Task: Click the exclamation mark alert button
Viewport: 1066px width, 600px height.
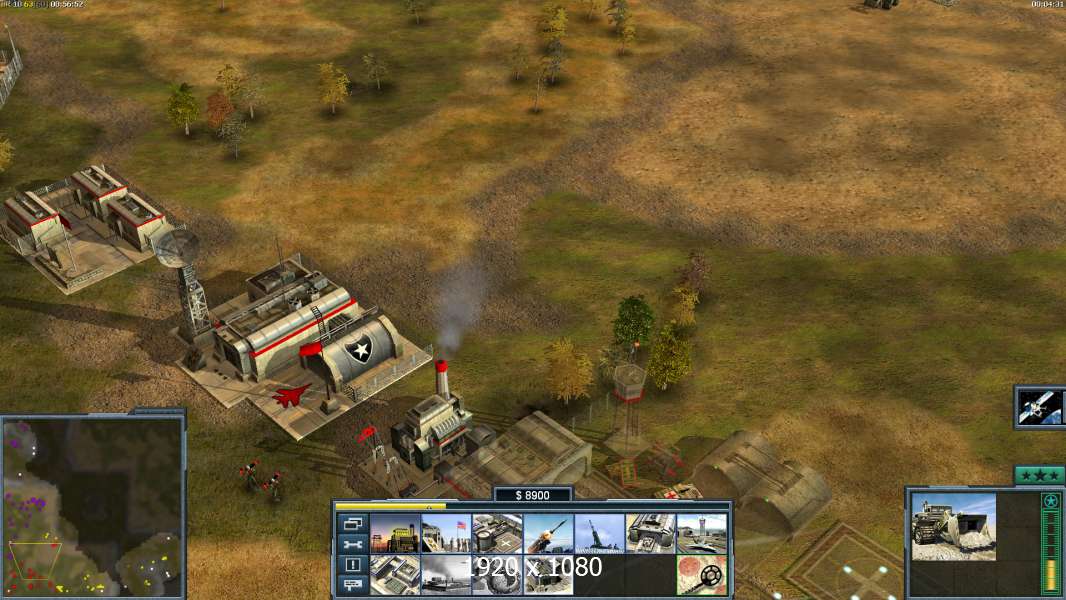Action: click(353, 565)
